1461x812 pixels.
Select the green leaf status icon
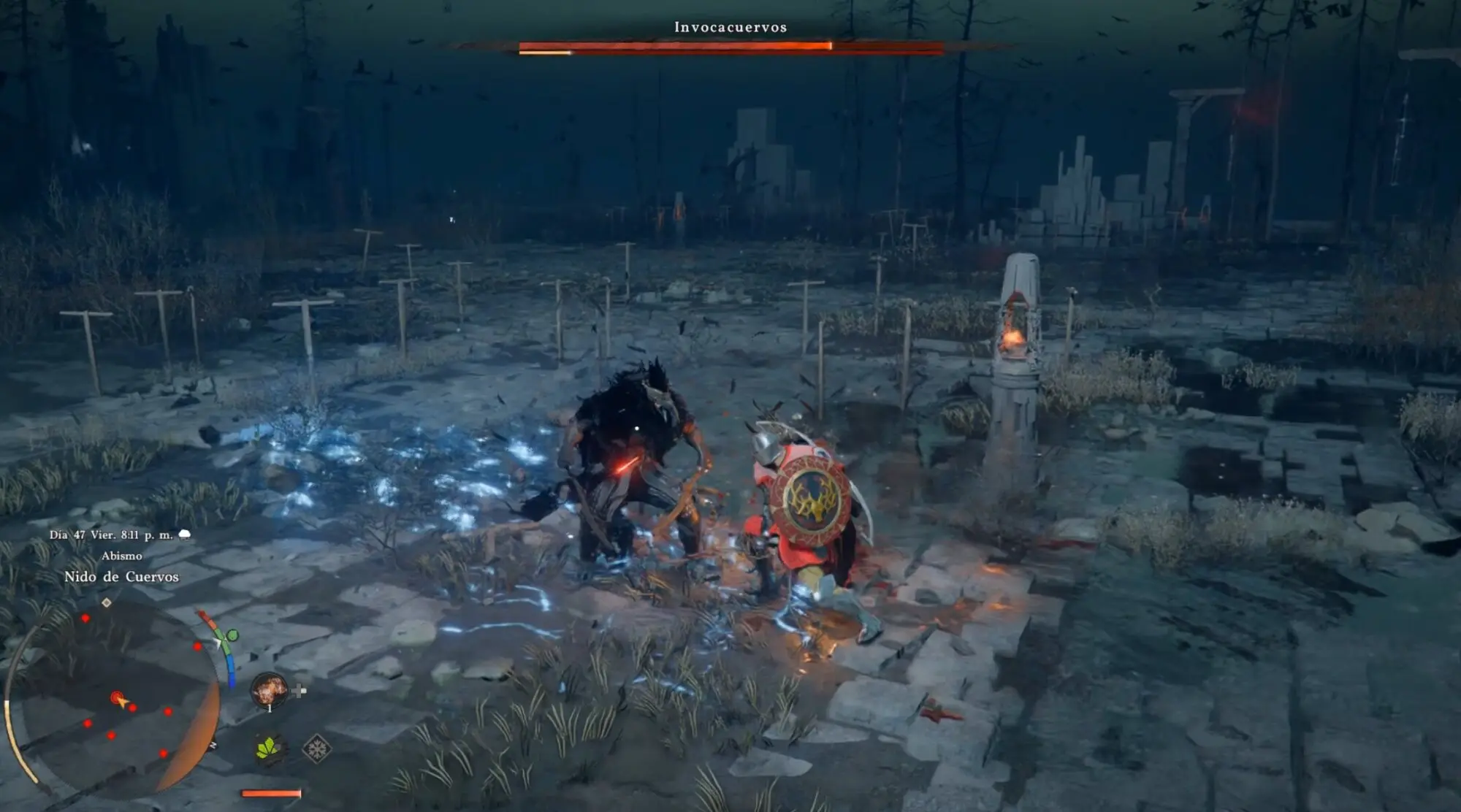pyautogui.click(x=270, y=748)
